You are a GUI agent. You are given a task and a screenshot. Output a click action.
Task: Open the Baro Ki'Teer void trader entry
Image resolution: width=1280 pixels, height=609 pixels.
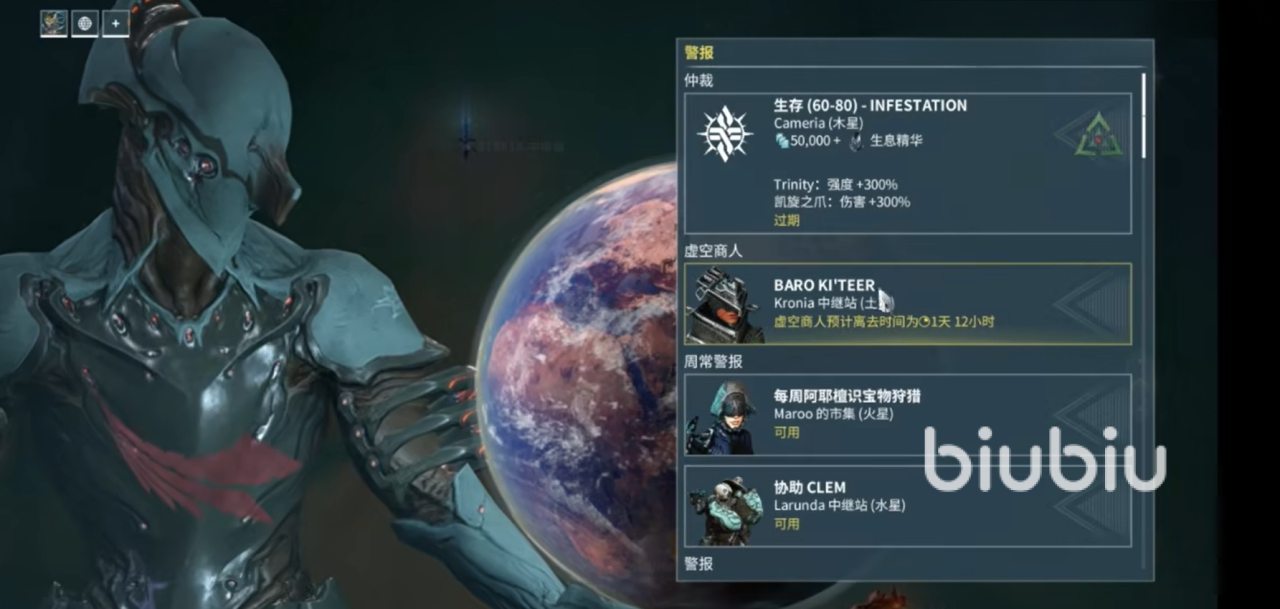[x=907, y=304]
